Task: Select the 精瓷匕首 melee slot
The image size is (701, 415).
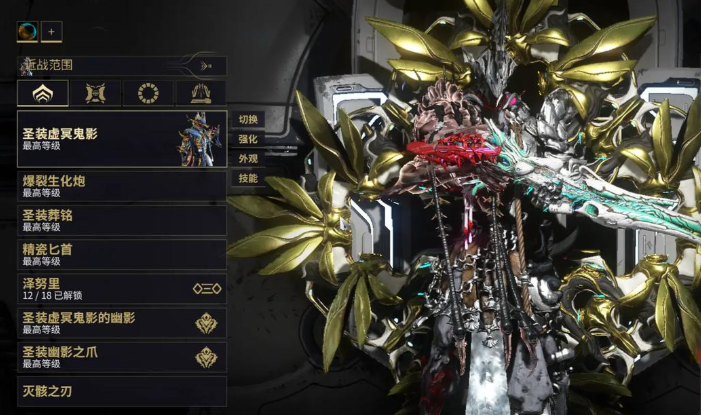Action: (120, 254)
